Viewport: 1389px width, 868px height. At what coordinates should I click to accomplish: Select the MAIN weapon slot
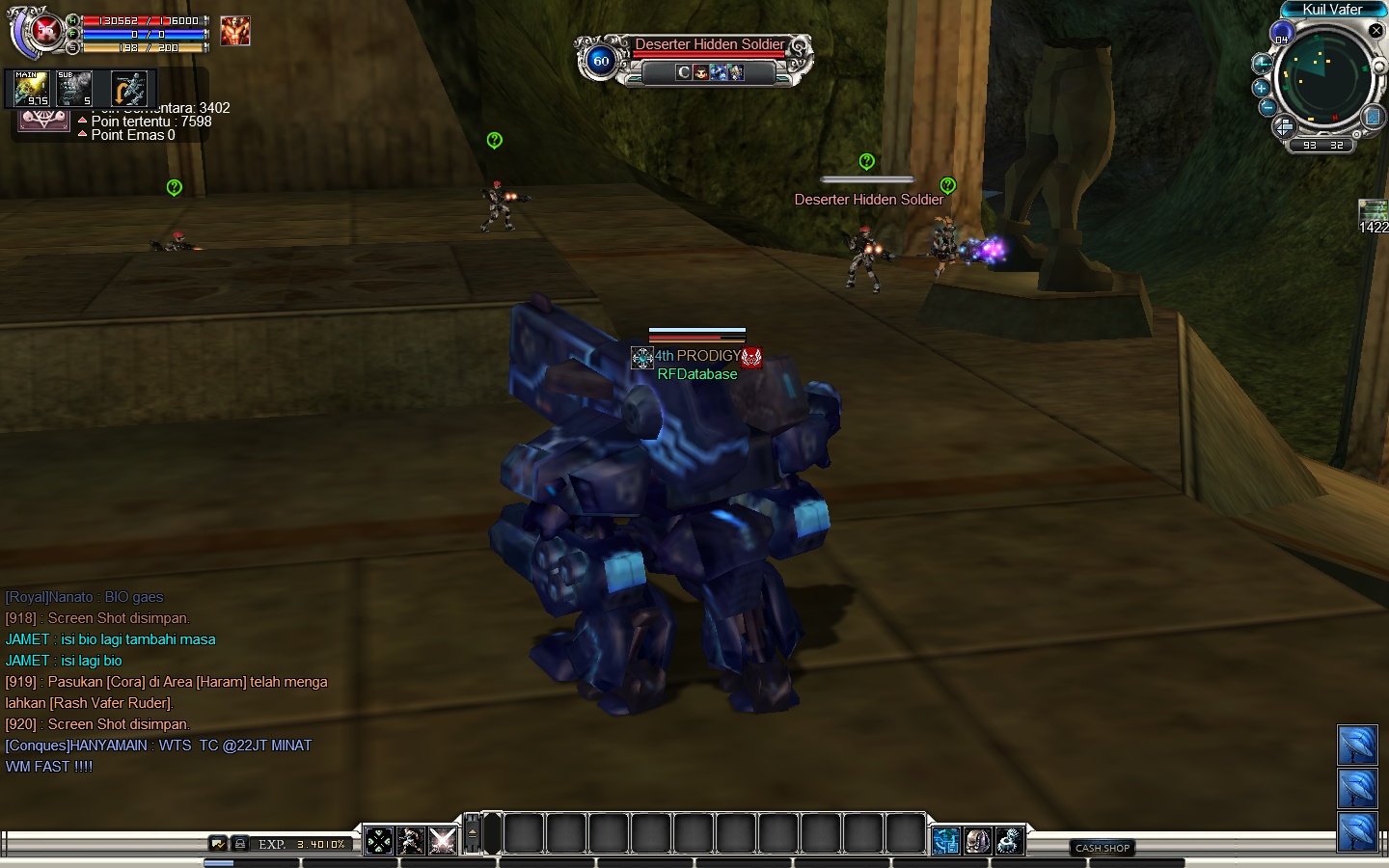point(31,89)
